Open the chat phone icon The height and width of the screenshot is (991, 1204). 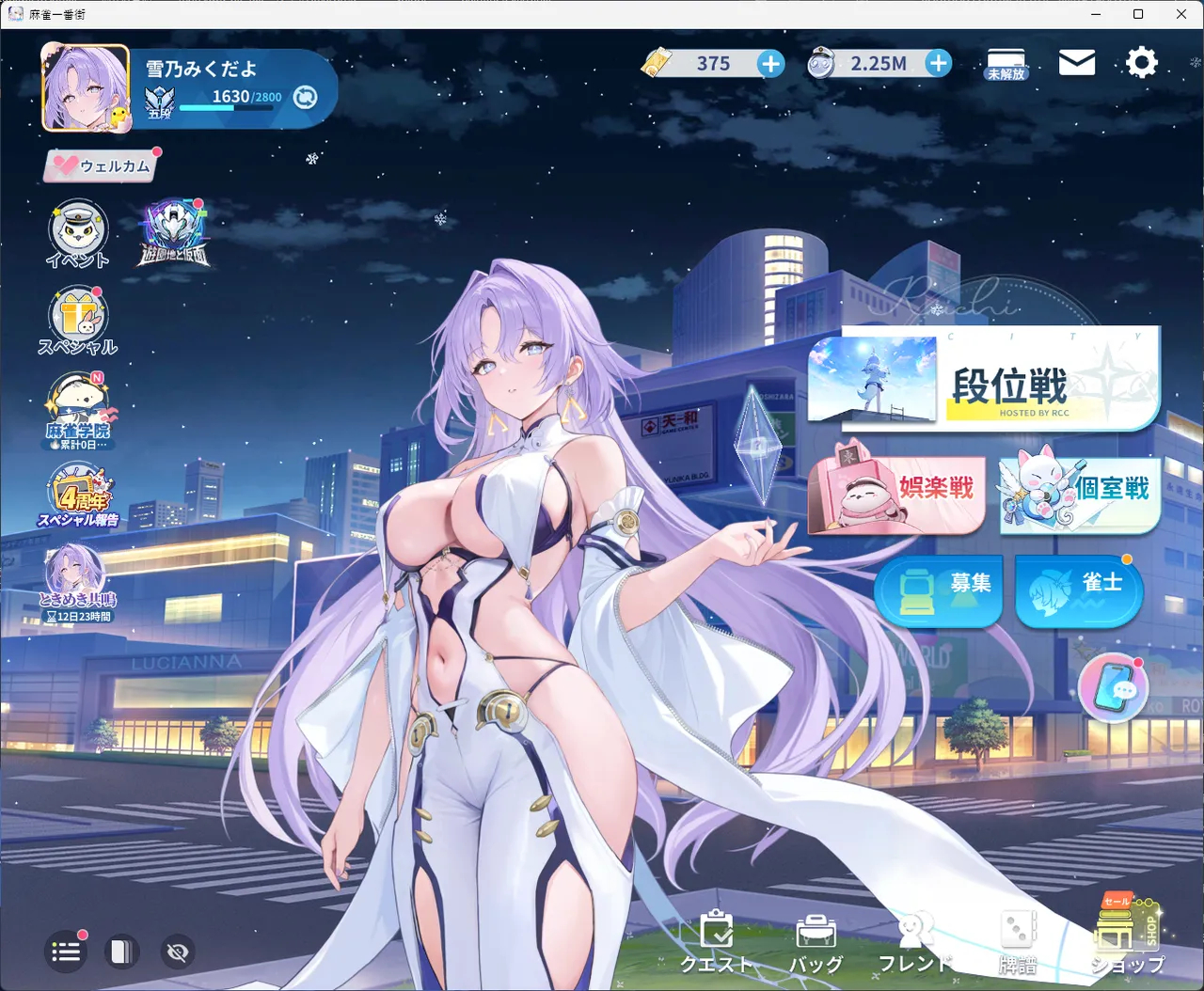(x=1114, y=687)
